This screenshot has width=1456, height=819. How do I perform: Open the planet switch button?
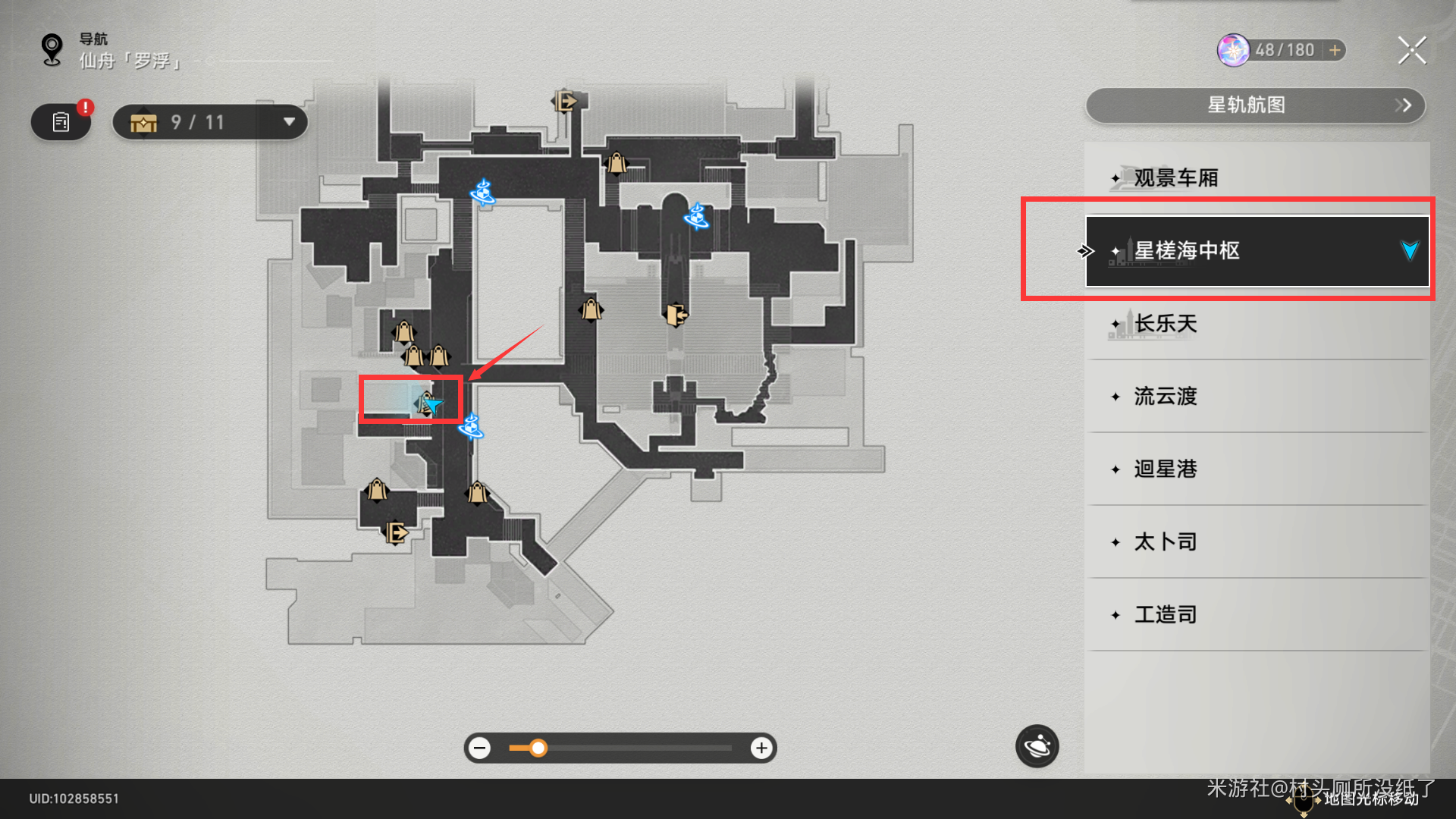(1037, 747)
